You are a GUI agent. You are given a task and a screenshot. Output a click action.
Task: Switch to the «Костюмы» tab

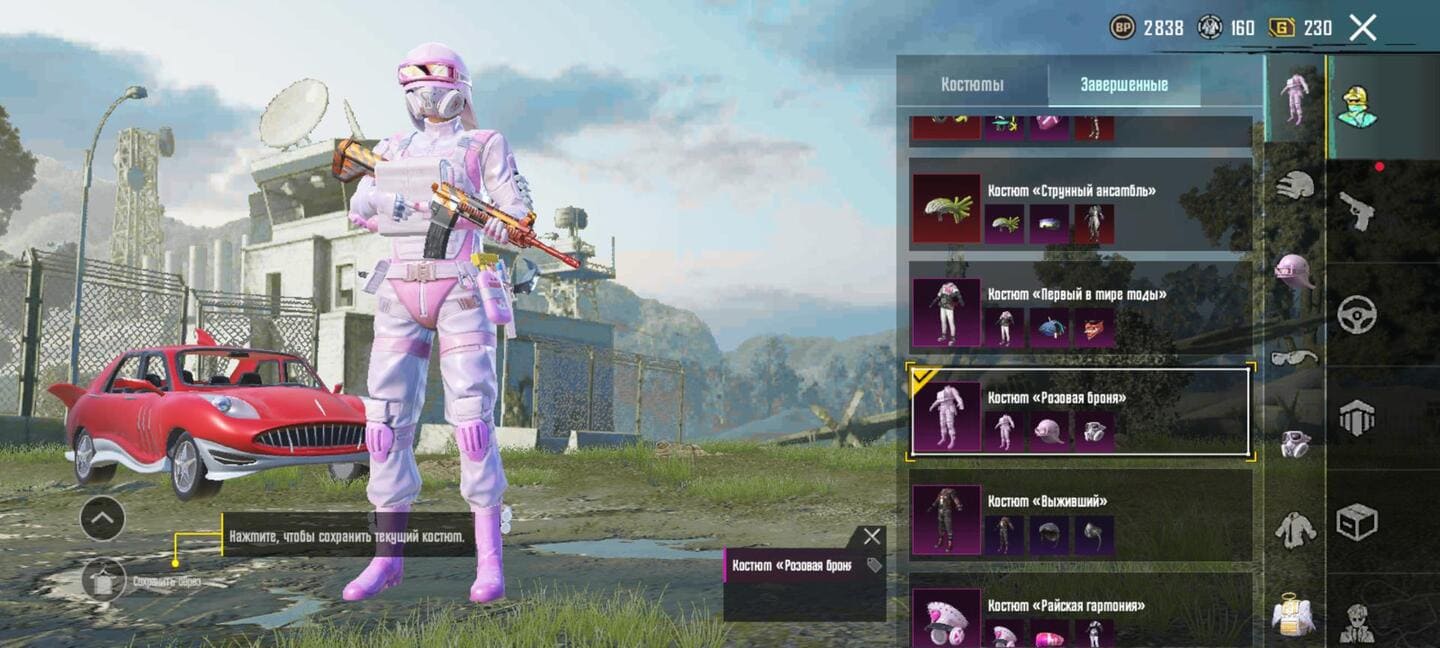coord(972,85)
